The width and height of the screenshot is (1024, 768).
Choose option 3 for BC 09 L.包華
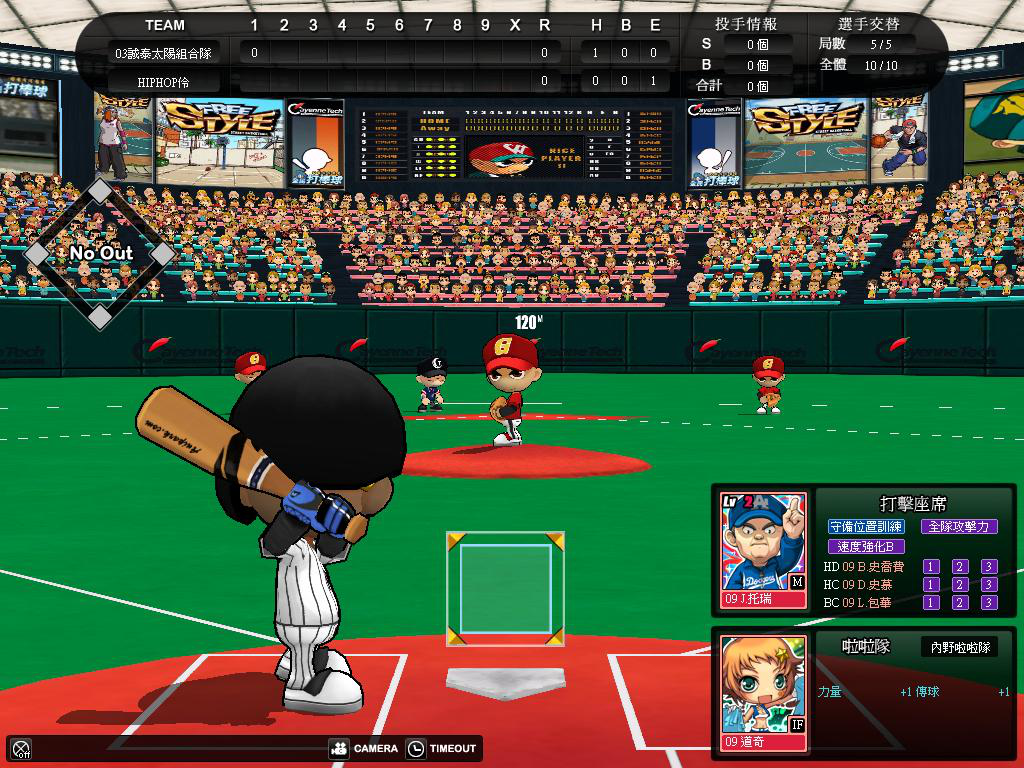[x=989, y=603]
